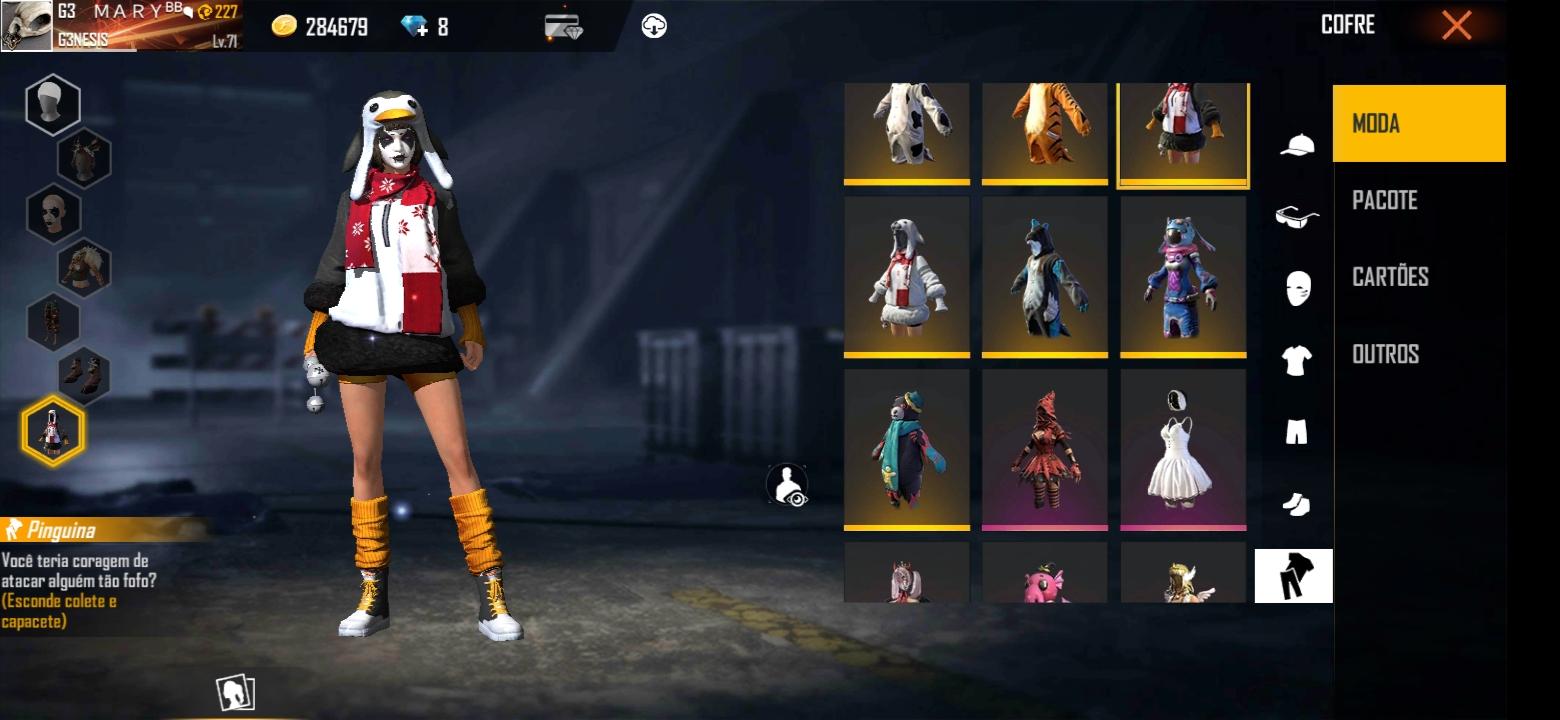Select the dark blue wolf costume
Viewport: 1560px width, 720px height.
click(x=1045, y=276)
